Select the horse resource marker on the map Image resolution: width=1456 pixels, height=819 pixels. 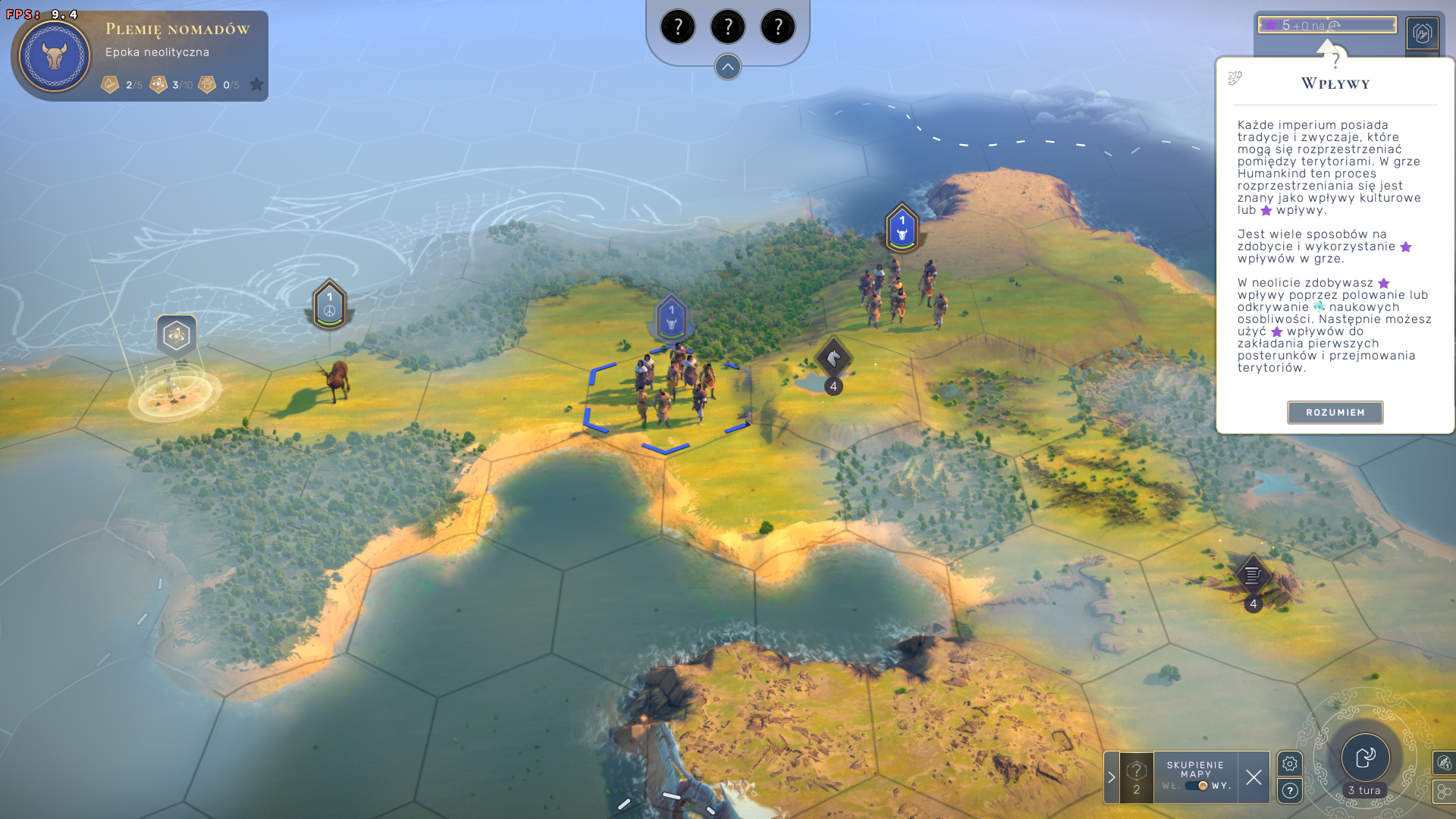pos(833,358)
